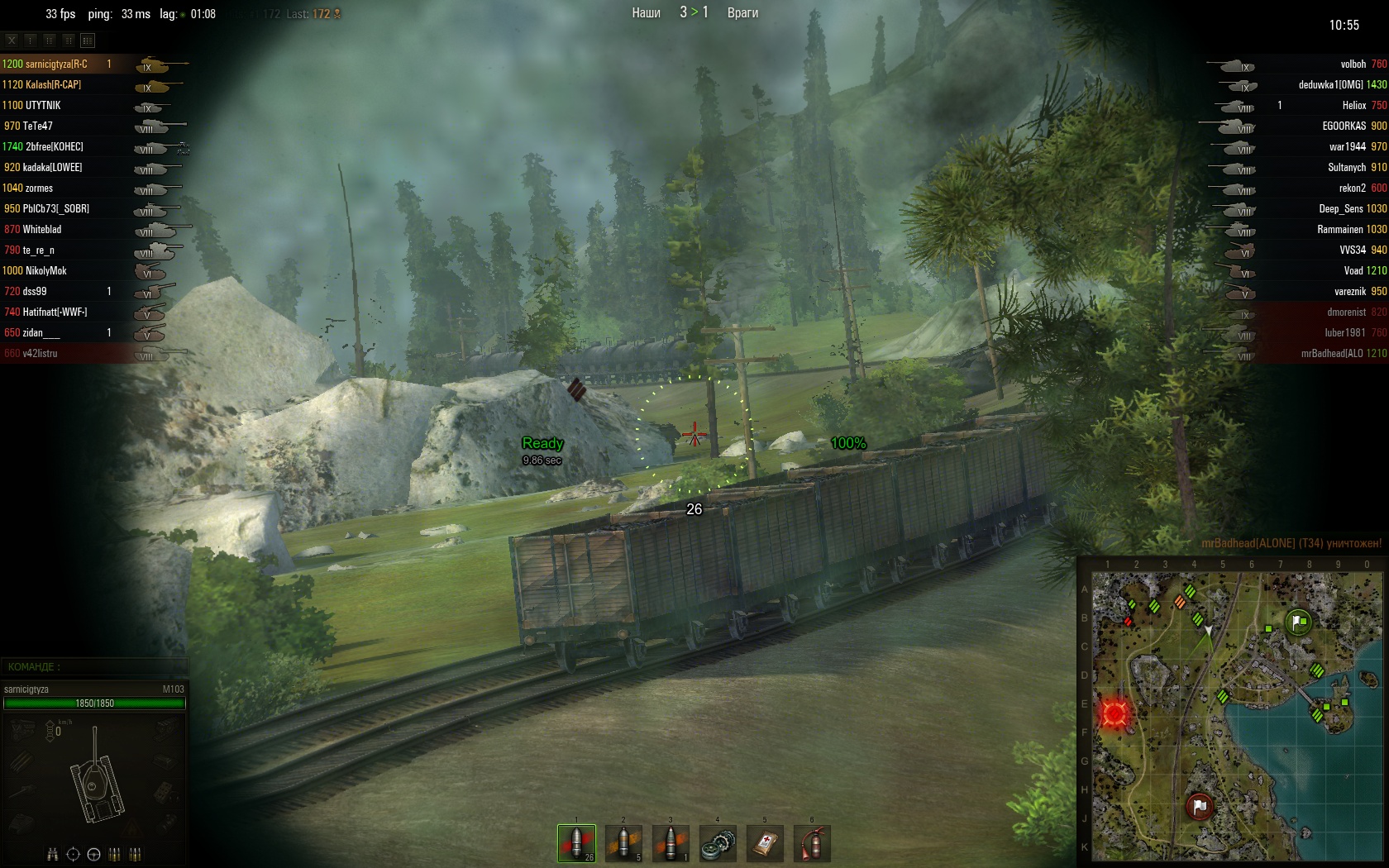Choose the shell slot holding 1 round
The width and height of the screenshot is (1389, 868).
(x=671, y=843)
